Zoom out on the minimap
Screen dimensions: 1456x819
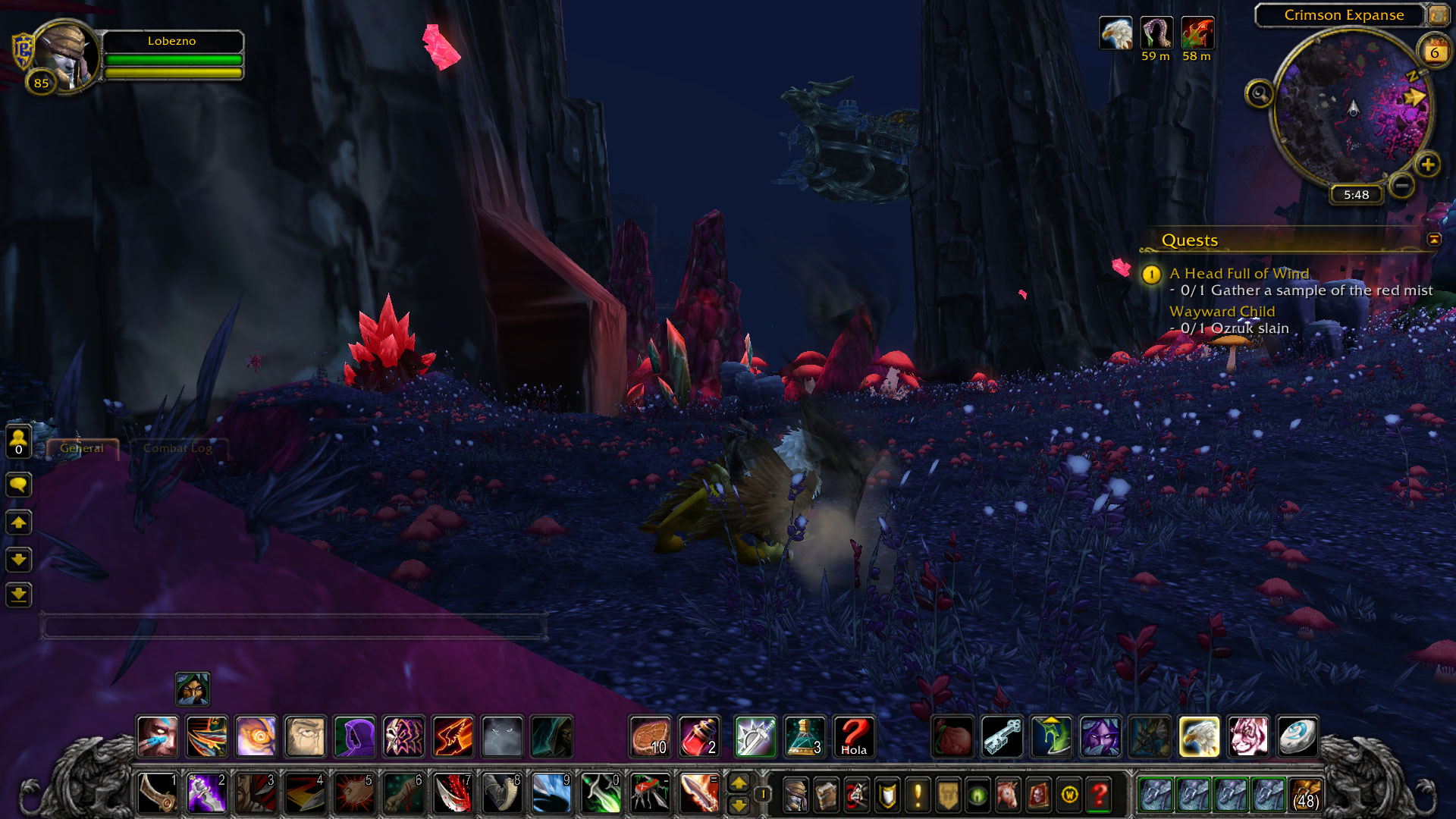coord(1402,184)
